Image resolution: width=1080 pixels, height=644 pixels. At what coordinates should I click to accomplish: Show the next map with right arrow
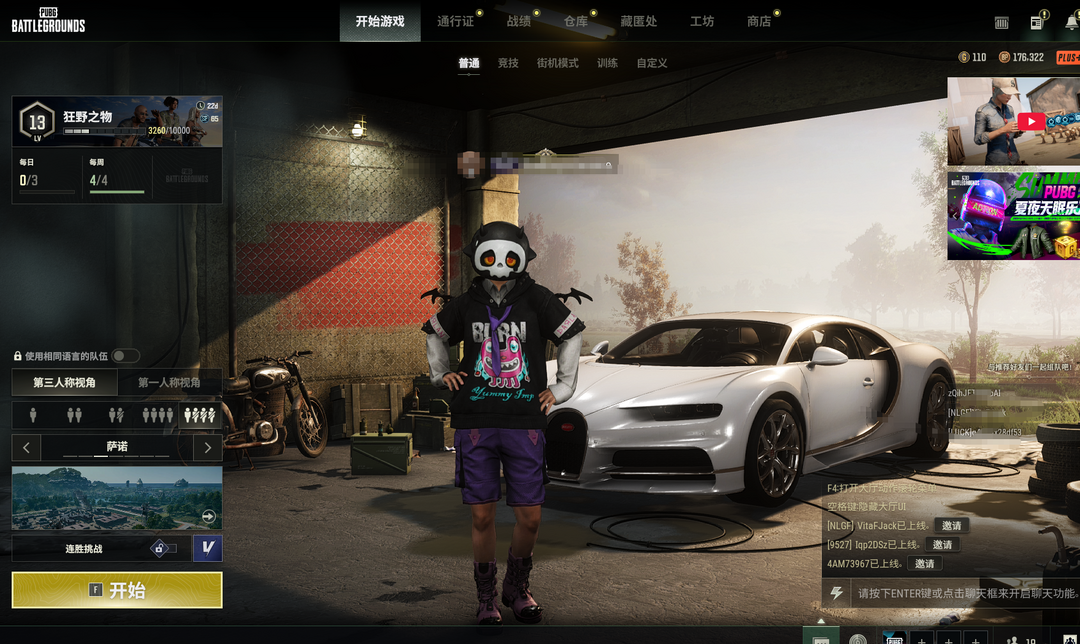coord(207,447)
